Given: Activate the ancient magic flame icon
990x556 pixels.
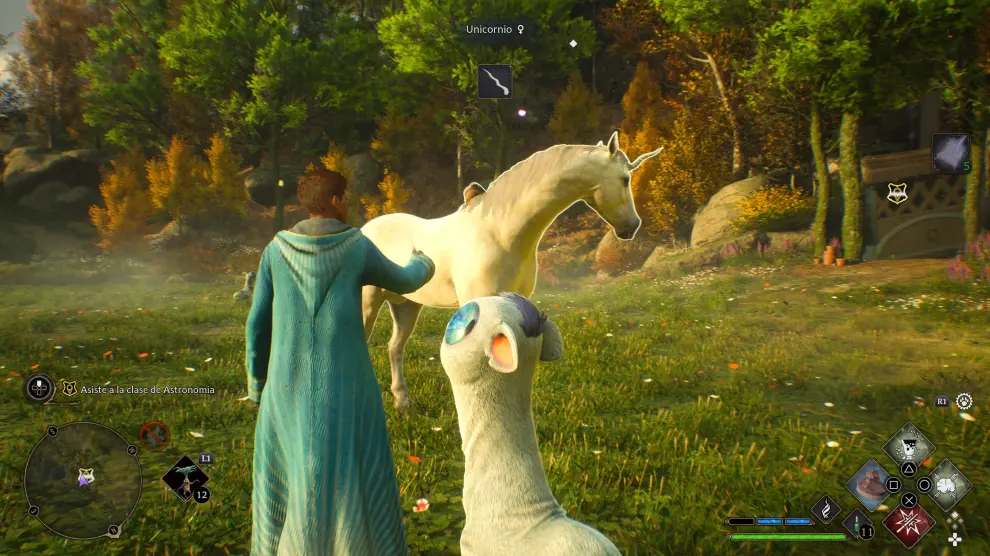Looking at the screenshot, I should 825,508.
